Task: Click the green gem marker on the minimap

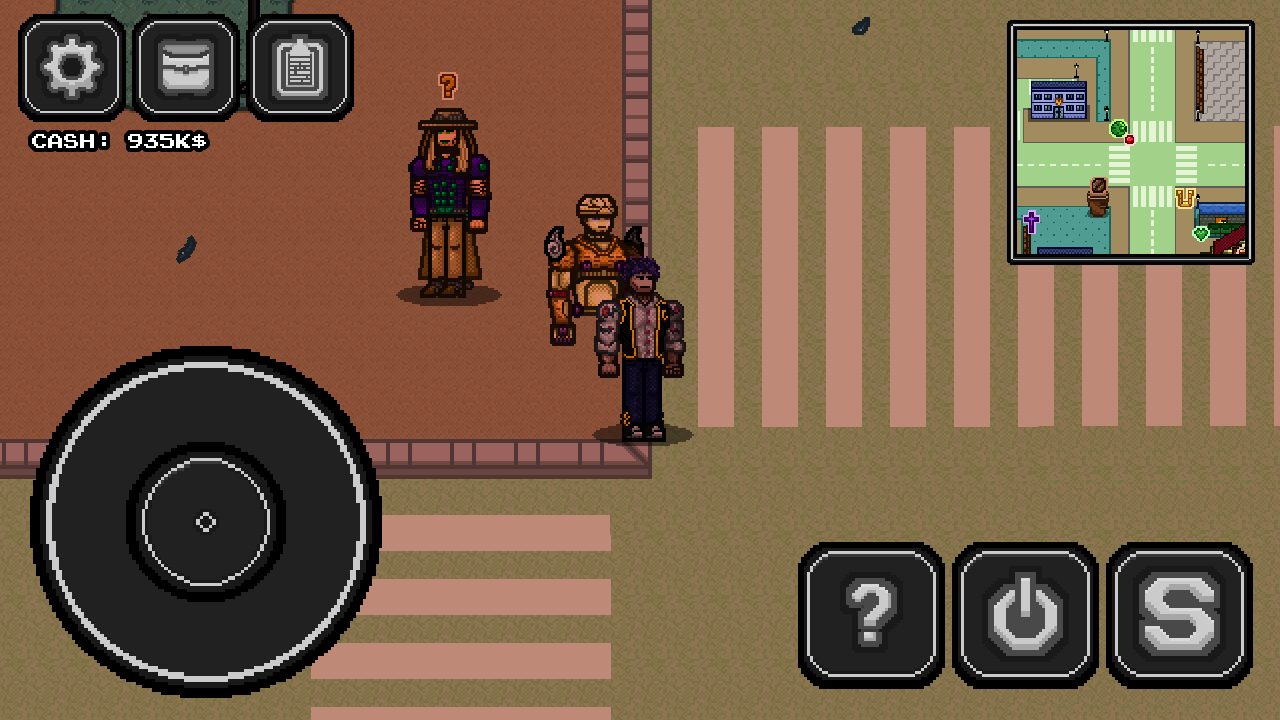Action: 1199,233
